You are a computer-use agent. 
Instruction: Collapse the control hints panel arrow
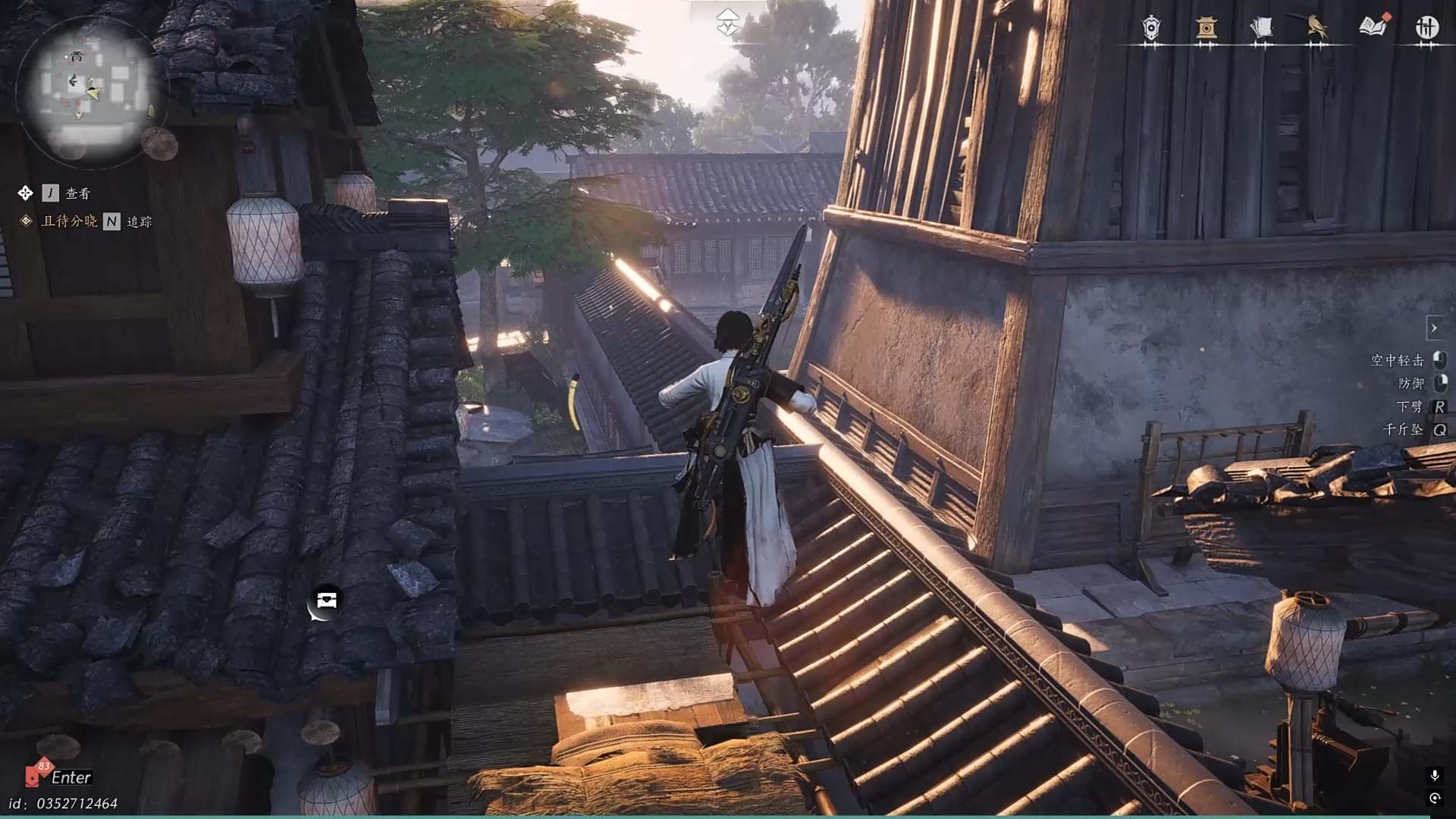coord(1434,328)
